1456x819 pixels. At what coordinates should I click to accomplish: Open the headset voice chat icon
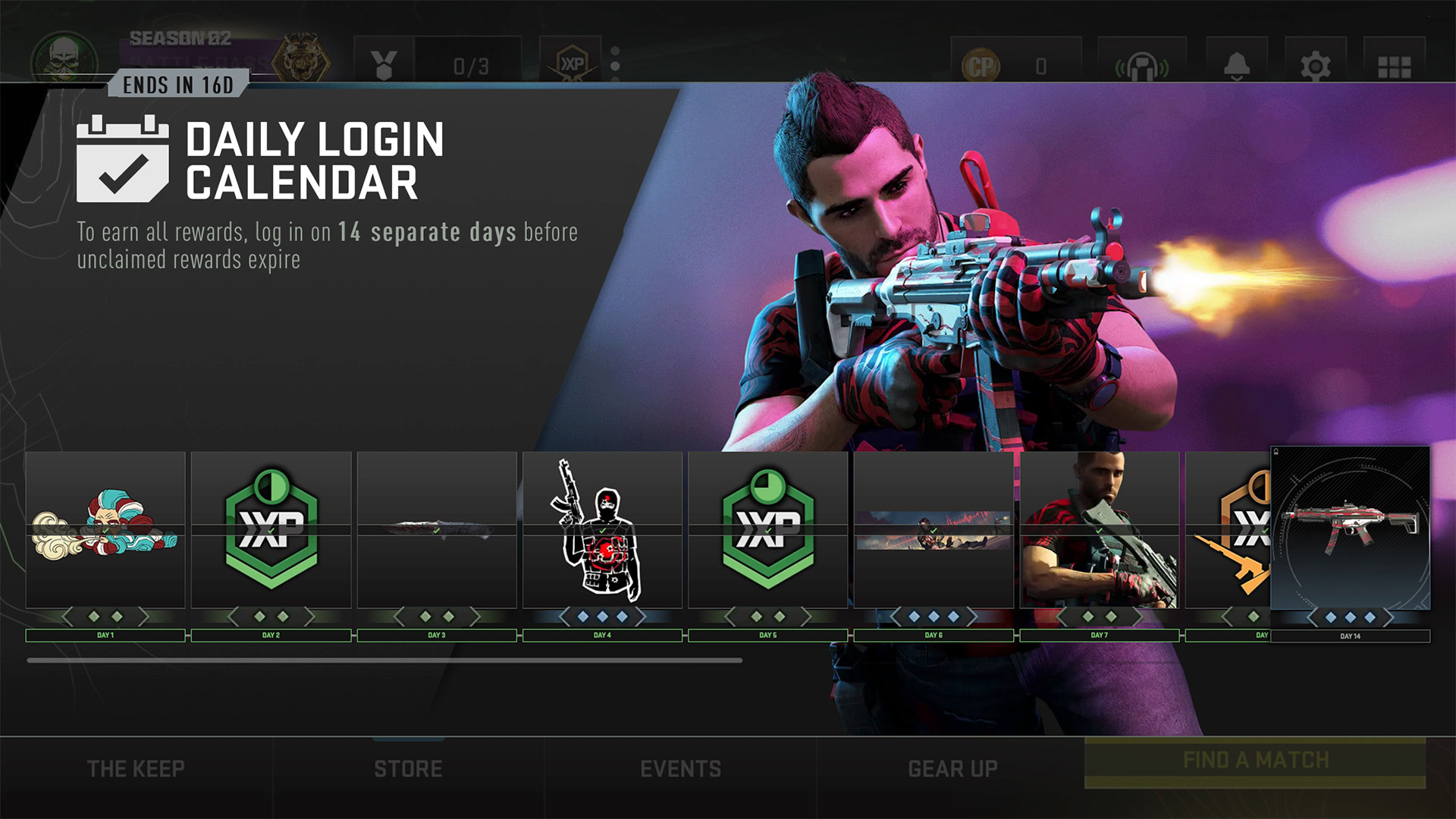click(x=1141, y=67)
